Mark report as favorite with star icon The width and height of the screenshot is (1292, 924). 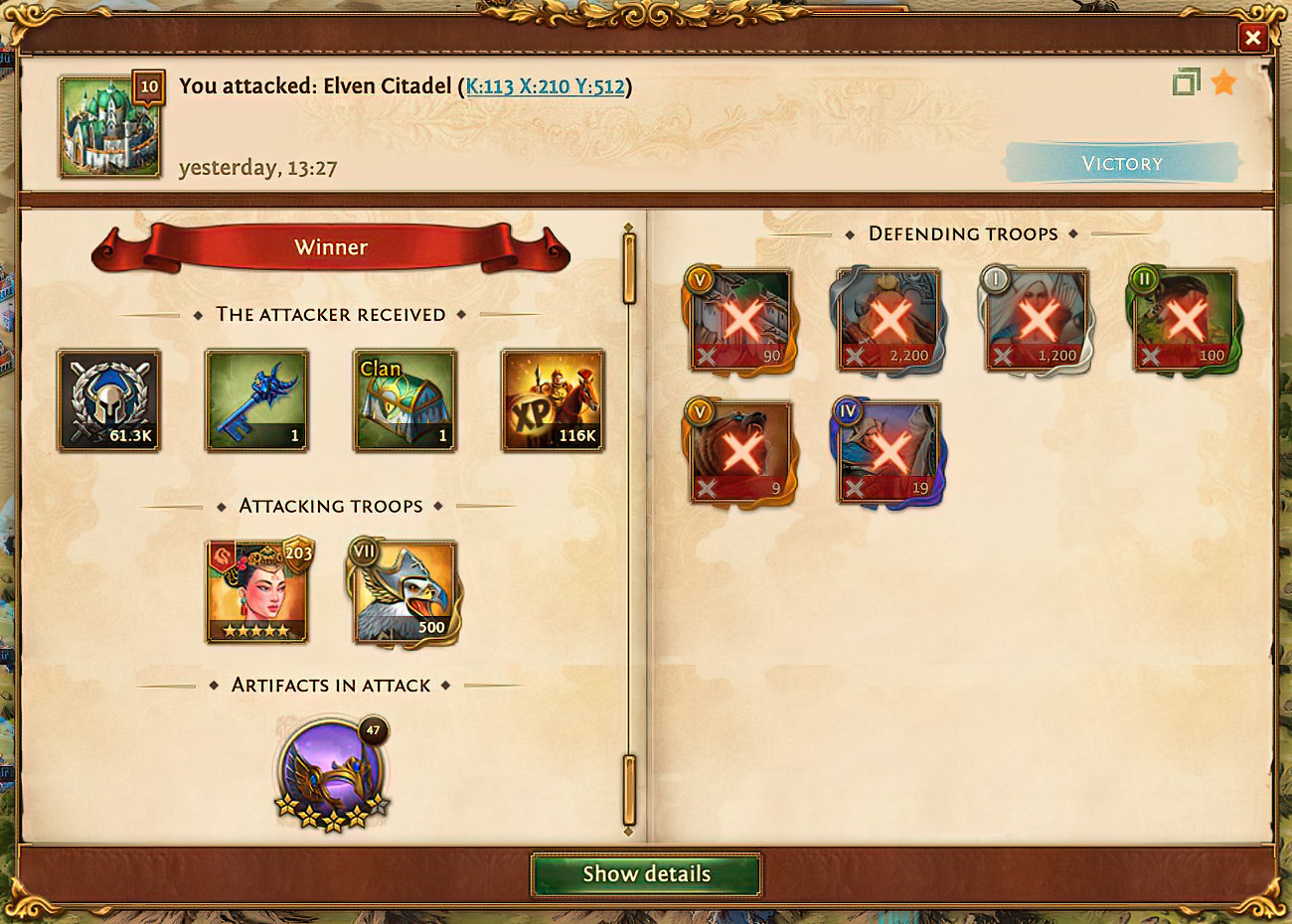[x=1223, y=82]
